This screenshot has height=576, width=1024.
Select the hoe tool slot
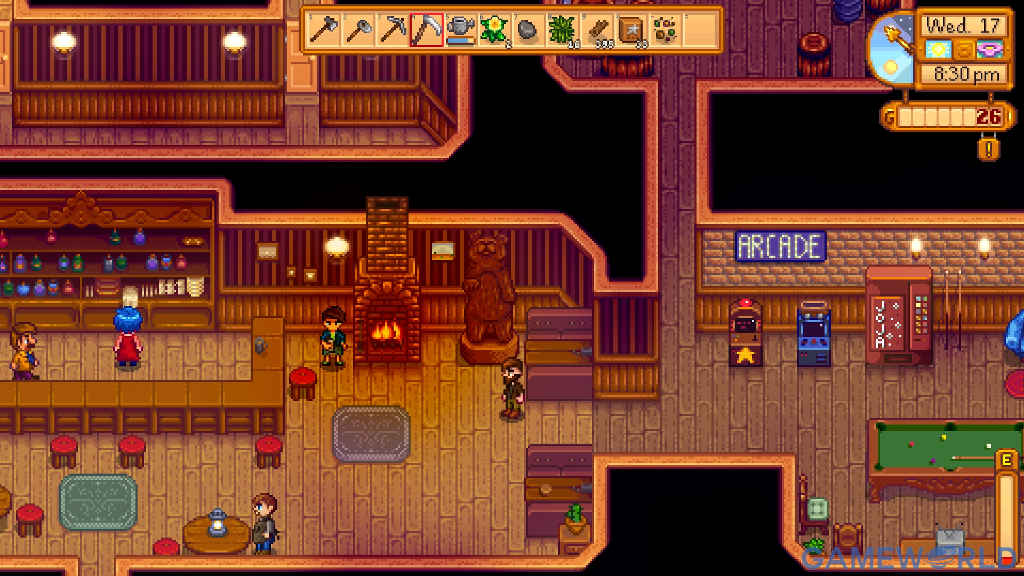click(358, 29)
